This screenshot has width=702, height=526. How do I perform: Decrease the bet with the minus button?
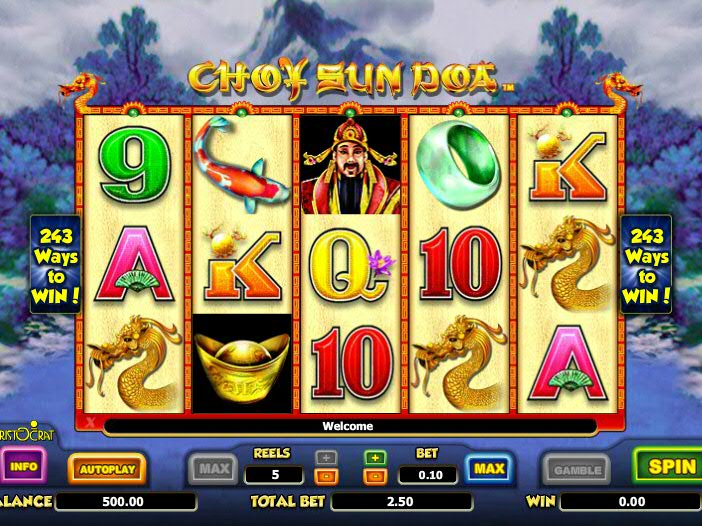coord(375,476)
